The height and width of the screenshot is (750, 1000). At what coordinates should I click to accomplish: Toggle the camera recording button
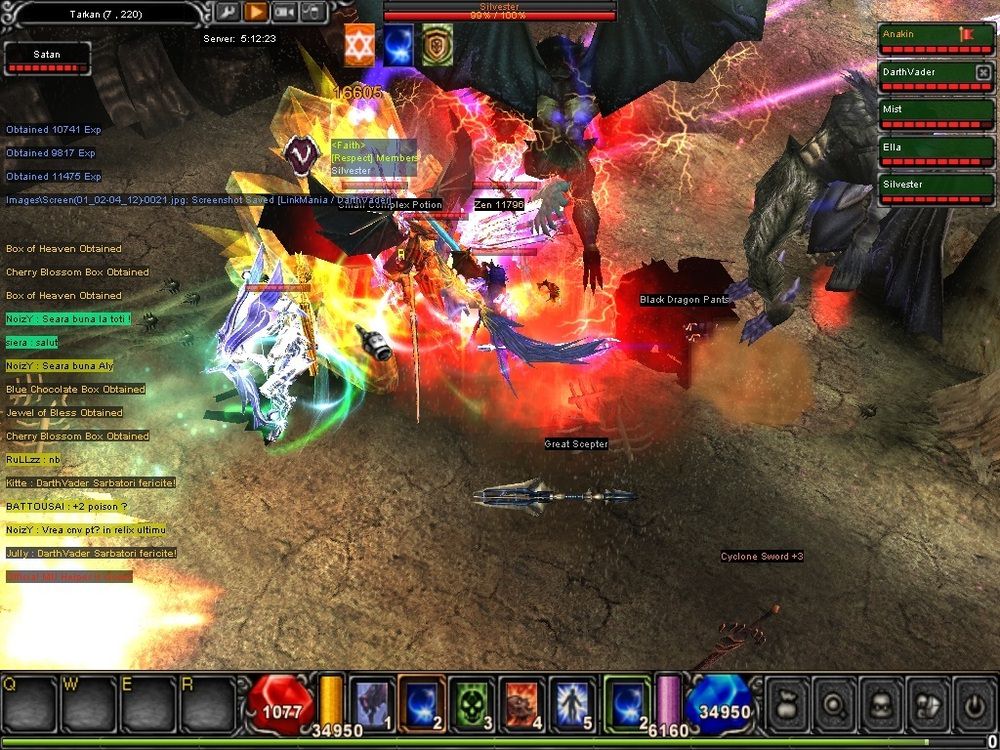point(284,12)
